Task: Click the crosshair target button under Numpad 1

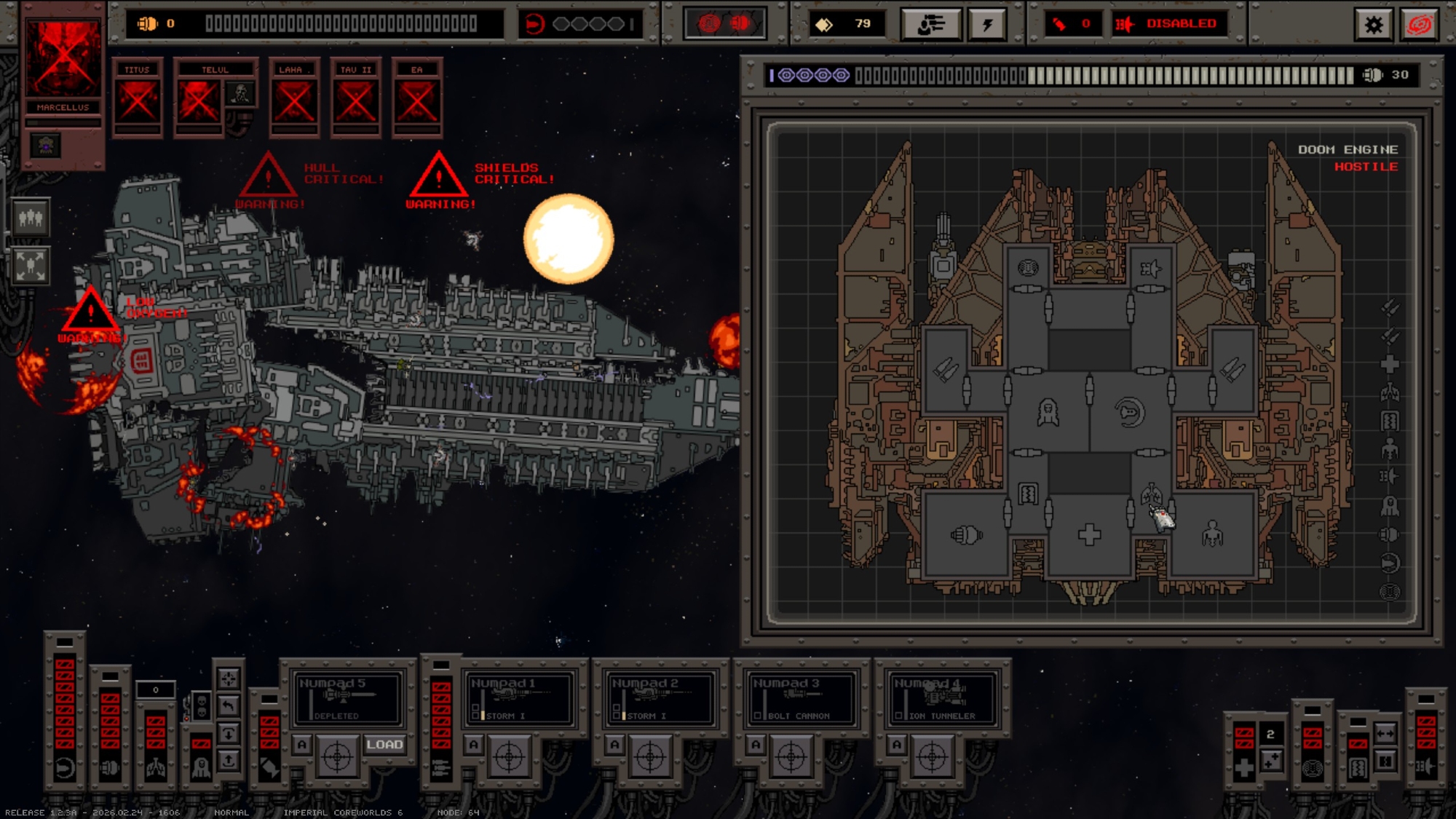Action: (509, 757)
